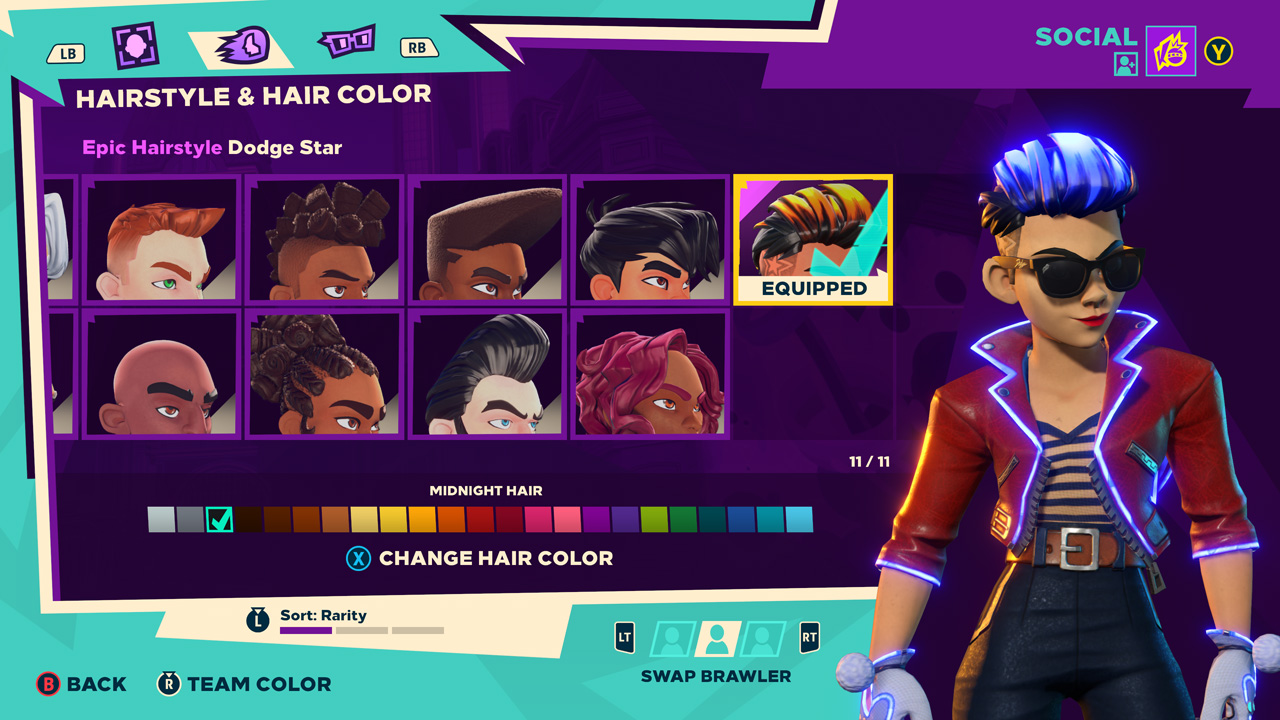Go back using the Back button

coord(82,684)
